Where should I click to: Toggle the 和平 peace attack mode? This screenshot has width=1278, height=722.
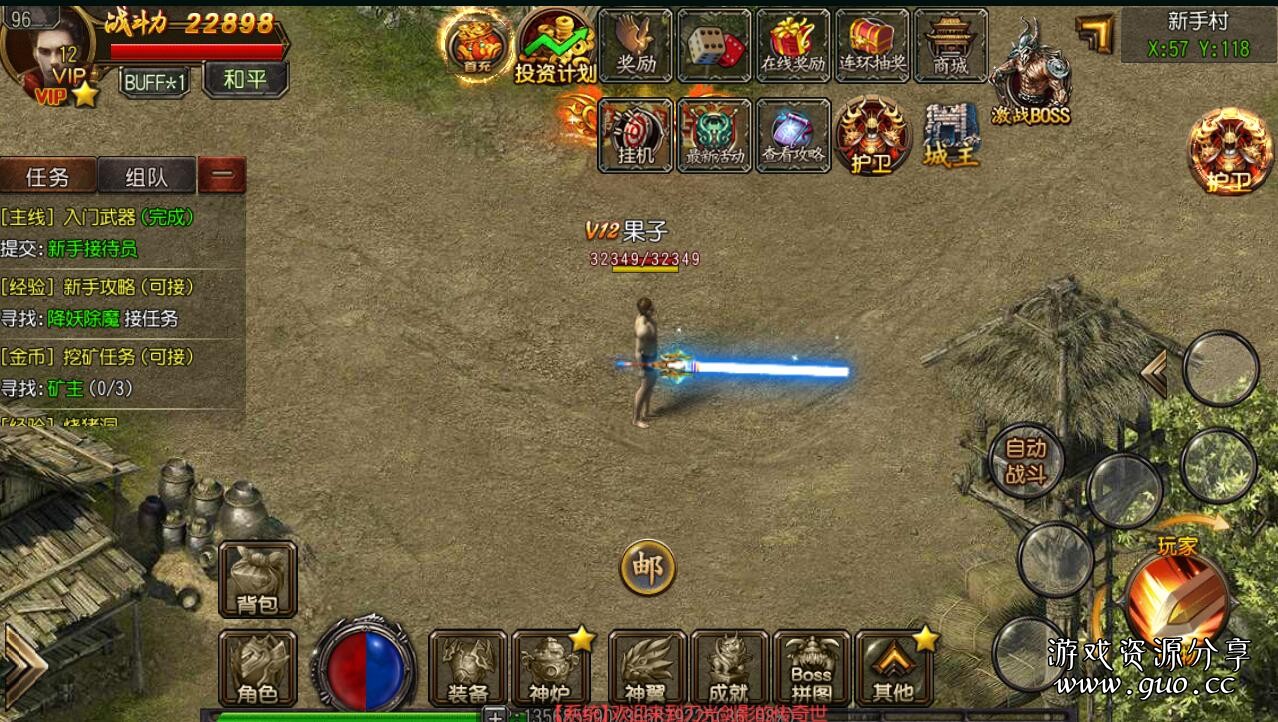tap(245, 80)
